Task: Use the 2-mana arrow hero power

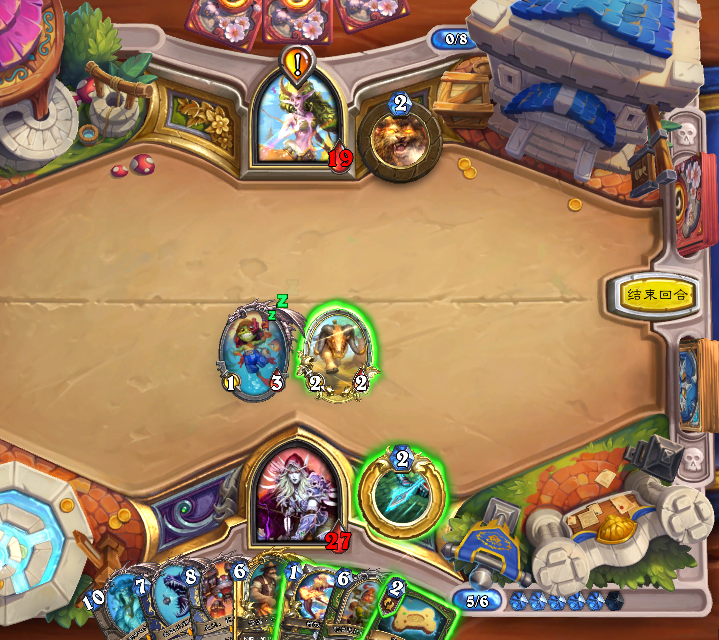Action: pyautogui.click(x=401, y=495)
